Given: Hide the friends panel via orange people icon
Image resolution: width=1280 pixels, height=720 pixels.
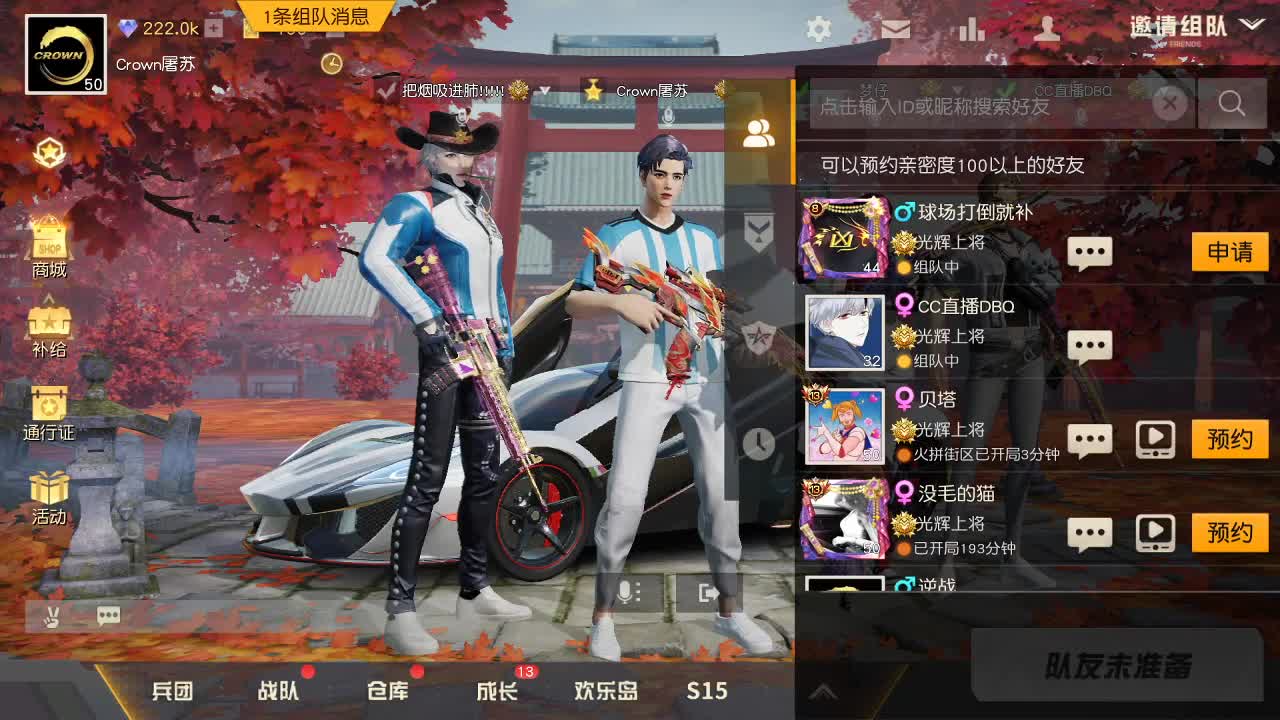Looking at the screenshot, I should point(758,132).
